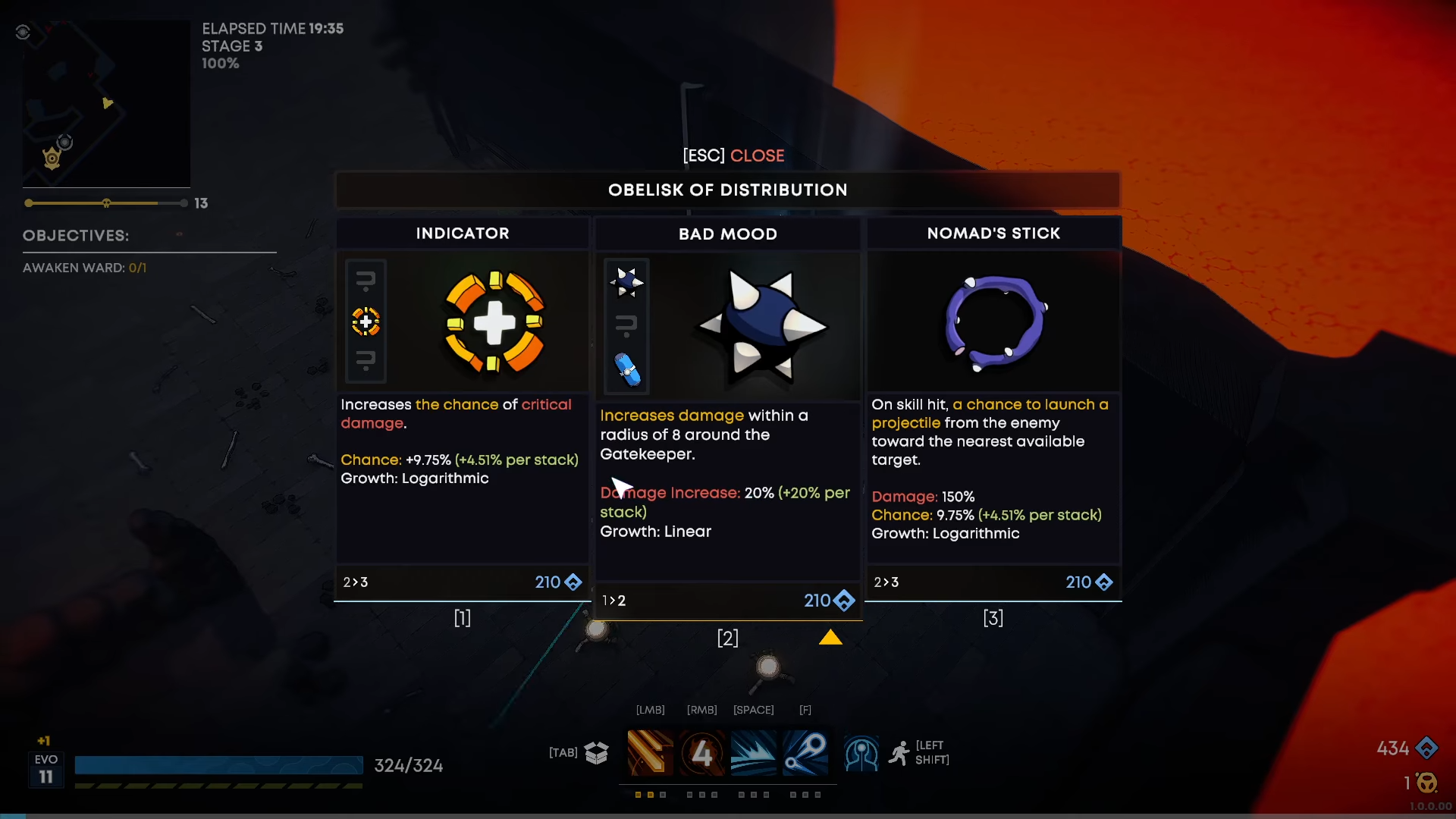Use the blue dash skill icon

(x=753, y=752)
